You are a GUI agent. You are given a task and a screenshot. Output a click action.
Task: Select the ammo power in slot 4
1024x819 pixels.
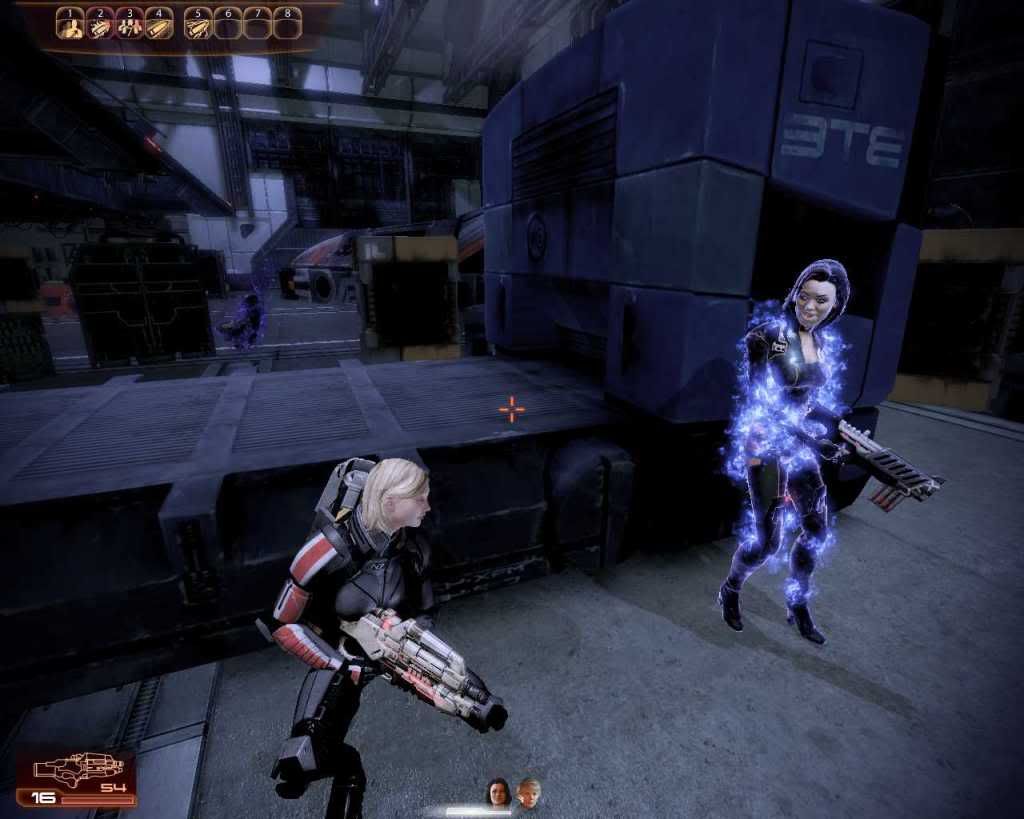coord(158,24)
